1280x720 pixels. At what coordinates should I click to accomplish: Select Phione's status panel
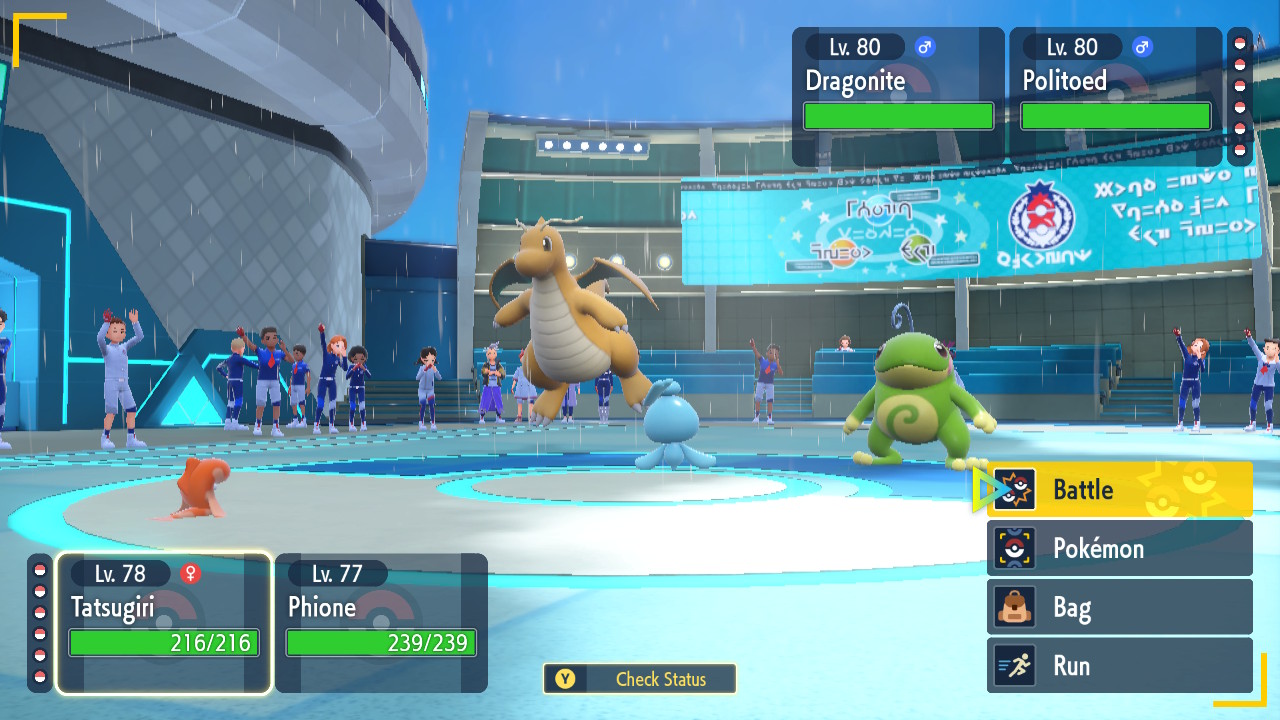coord(381,623)
